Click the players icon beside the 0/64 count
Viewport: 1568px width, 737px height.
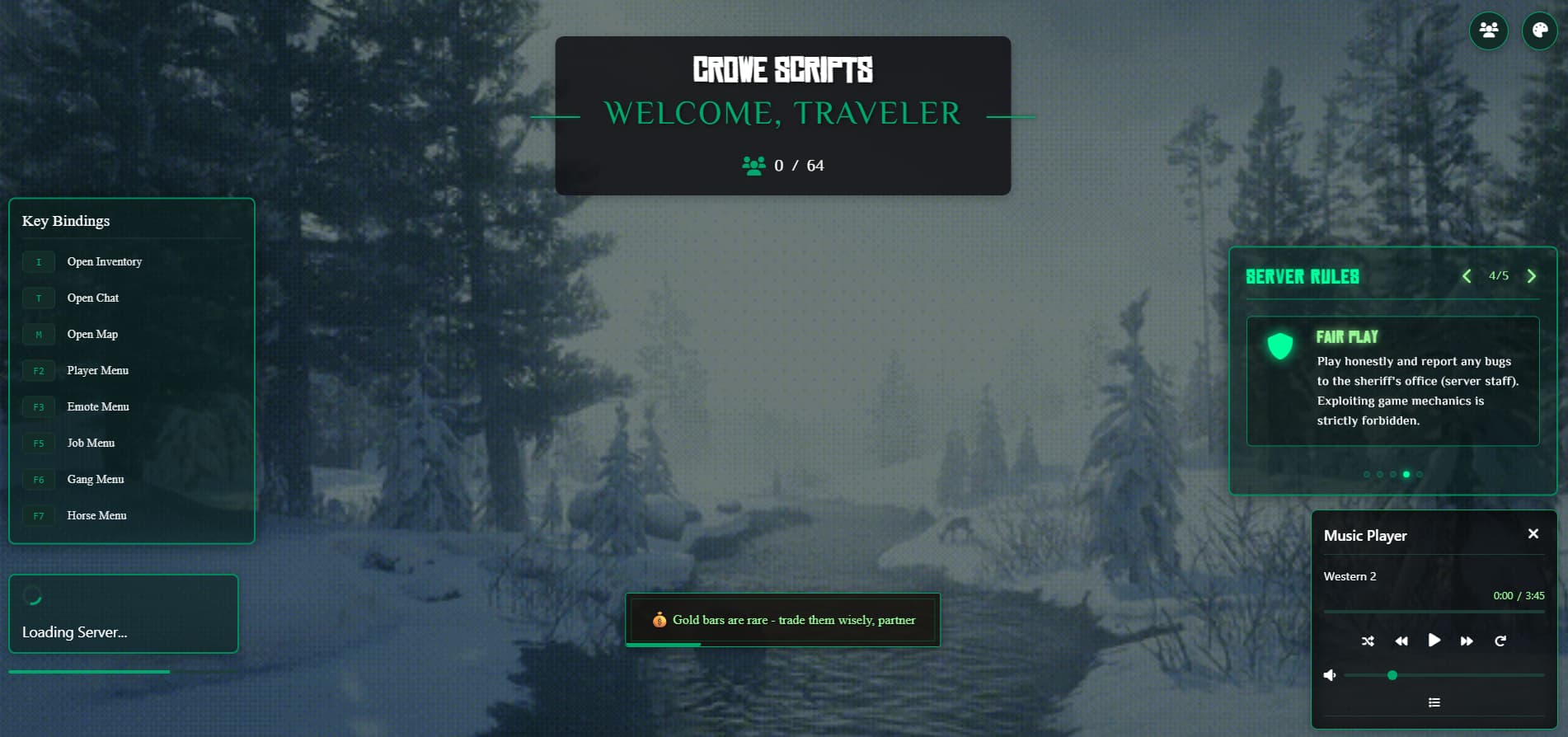pyautogui.click(x=753, y=164)
